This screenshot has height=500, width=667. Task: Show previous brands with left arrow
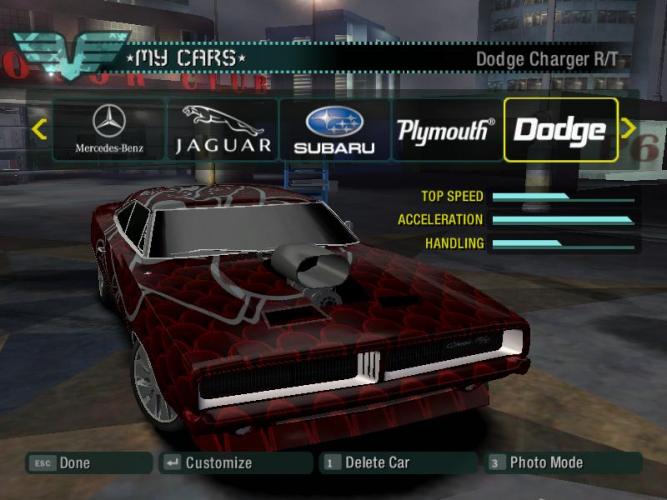point(39,129)
